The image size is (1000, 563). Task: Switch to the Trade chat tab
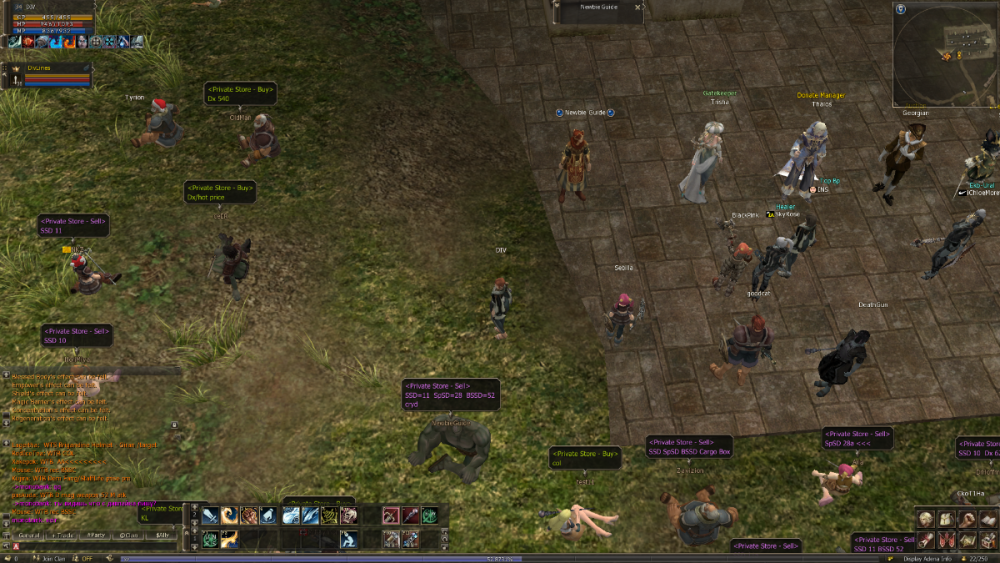[64, 536]
